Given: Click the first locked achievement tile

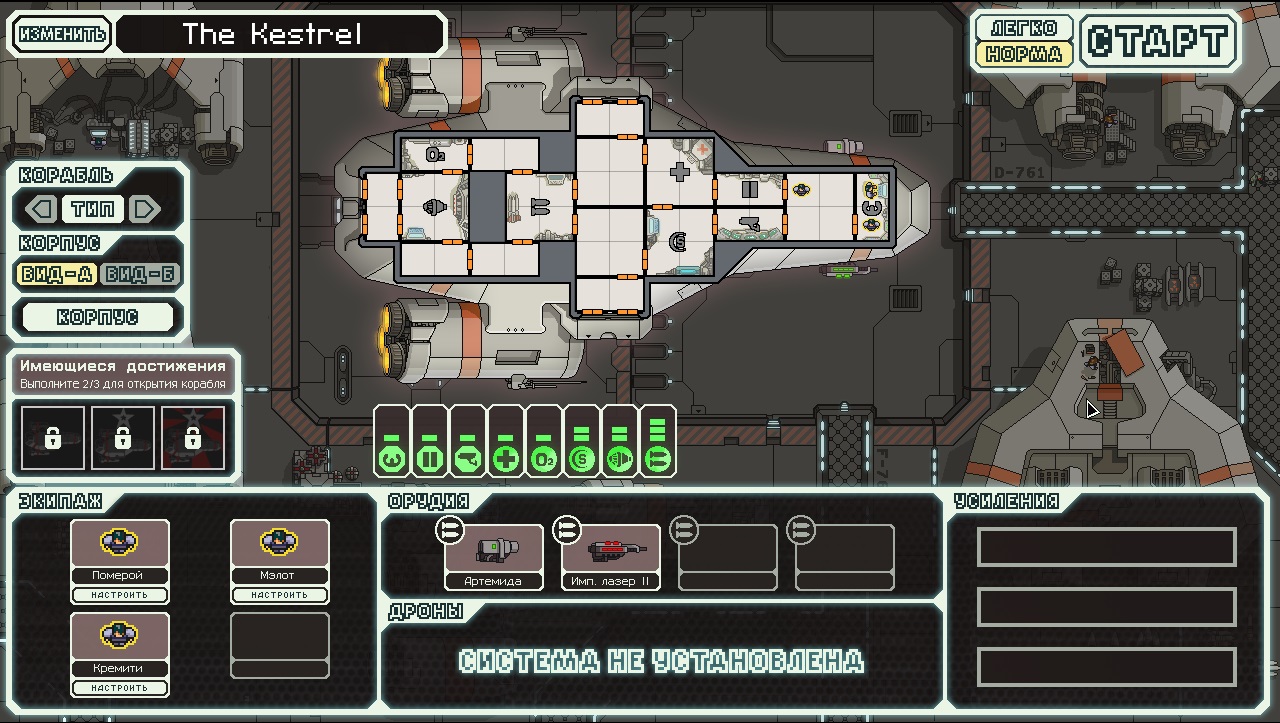Looking at the screenshot, I should tap(53, 438).
